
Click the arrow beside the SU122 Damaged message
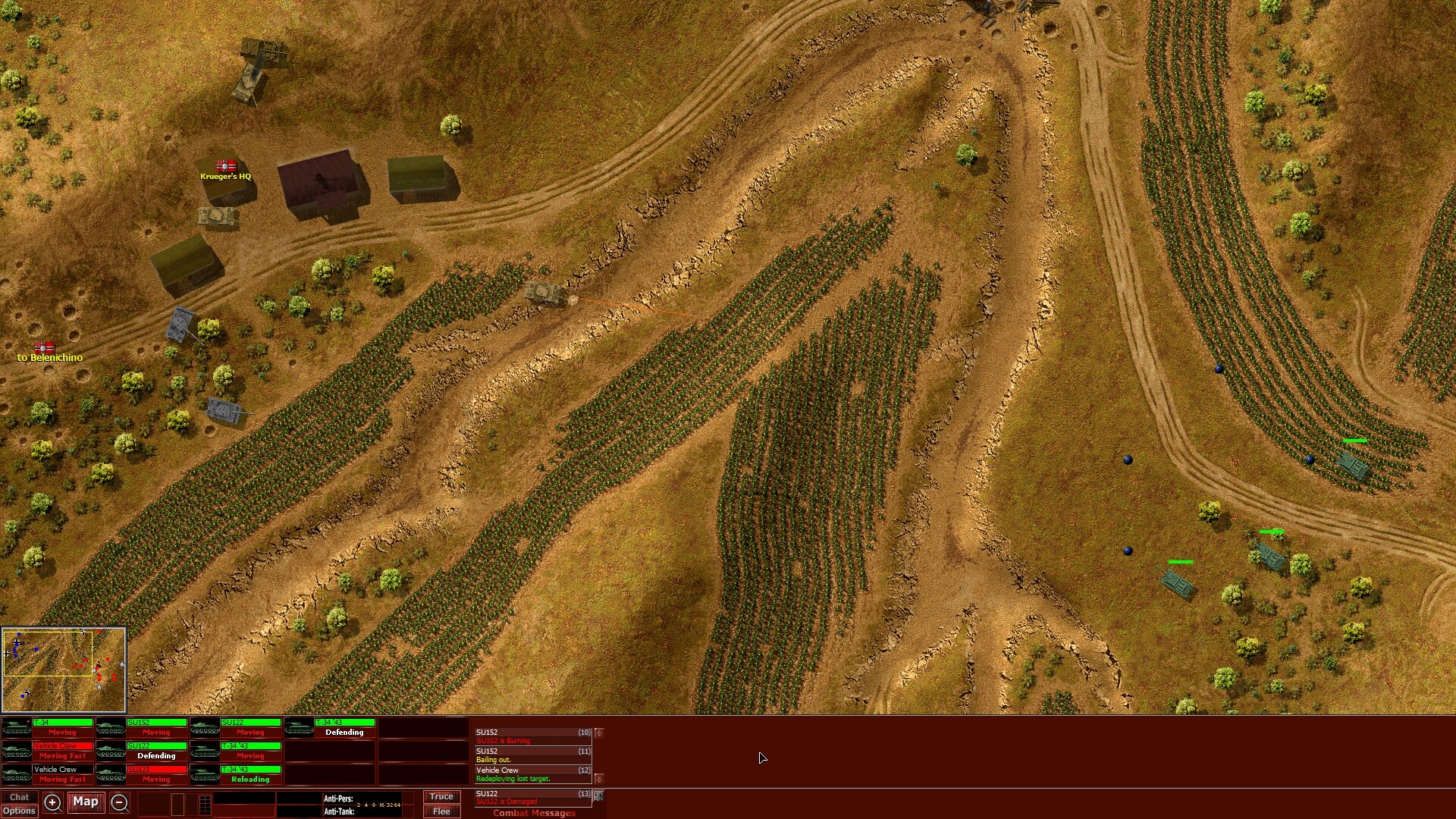click(598, 796)
